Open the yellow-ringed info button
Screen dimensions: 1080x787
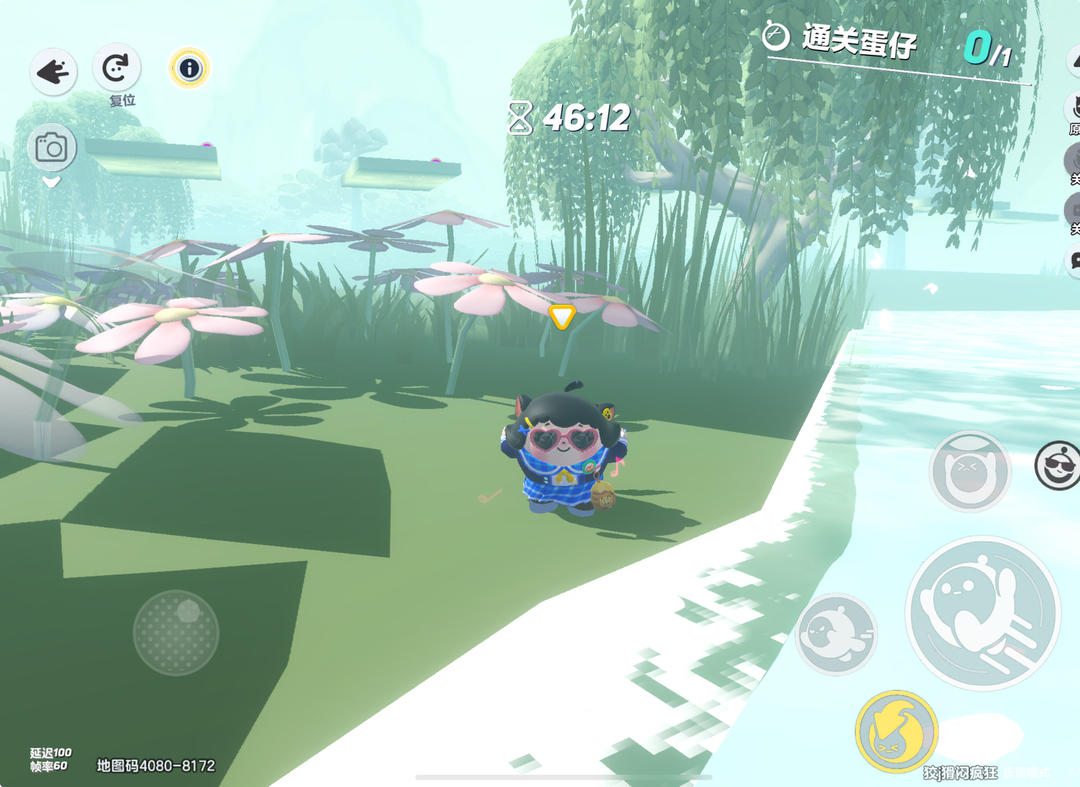[x=189, y=68]
